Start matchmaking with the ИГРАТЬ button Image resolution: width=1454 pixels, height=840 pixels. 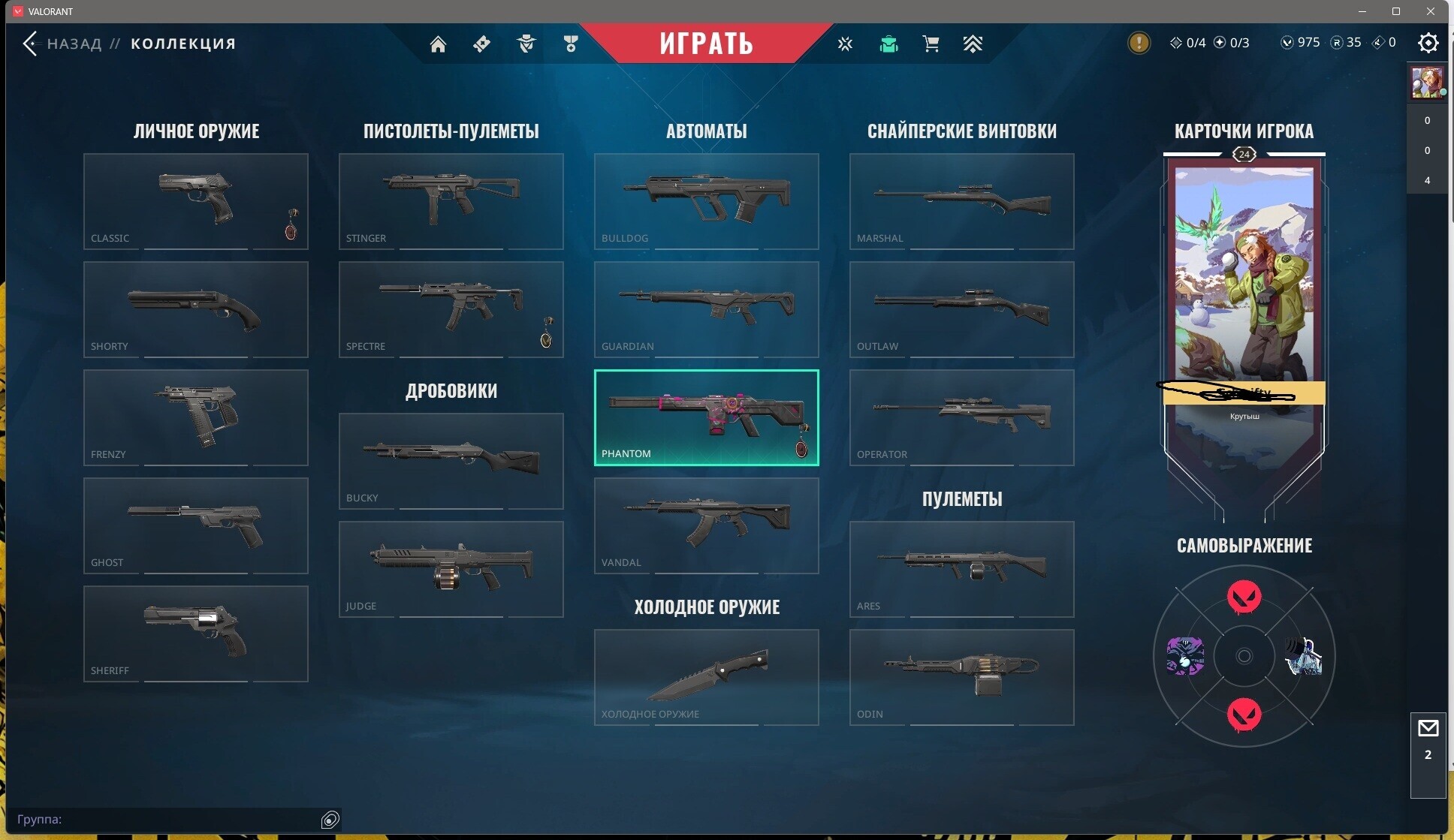click(x=706, y=43)
